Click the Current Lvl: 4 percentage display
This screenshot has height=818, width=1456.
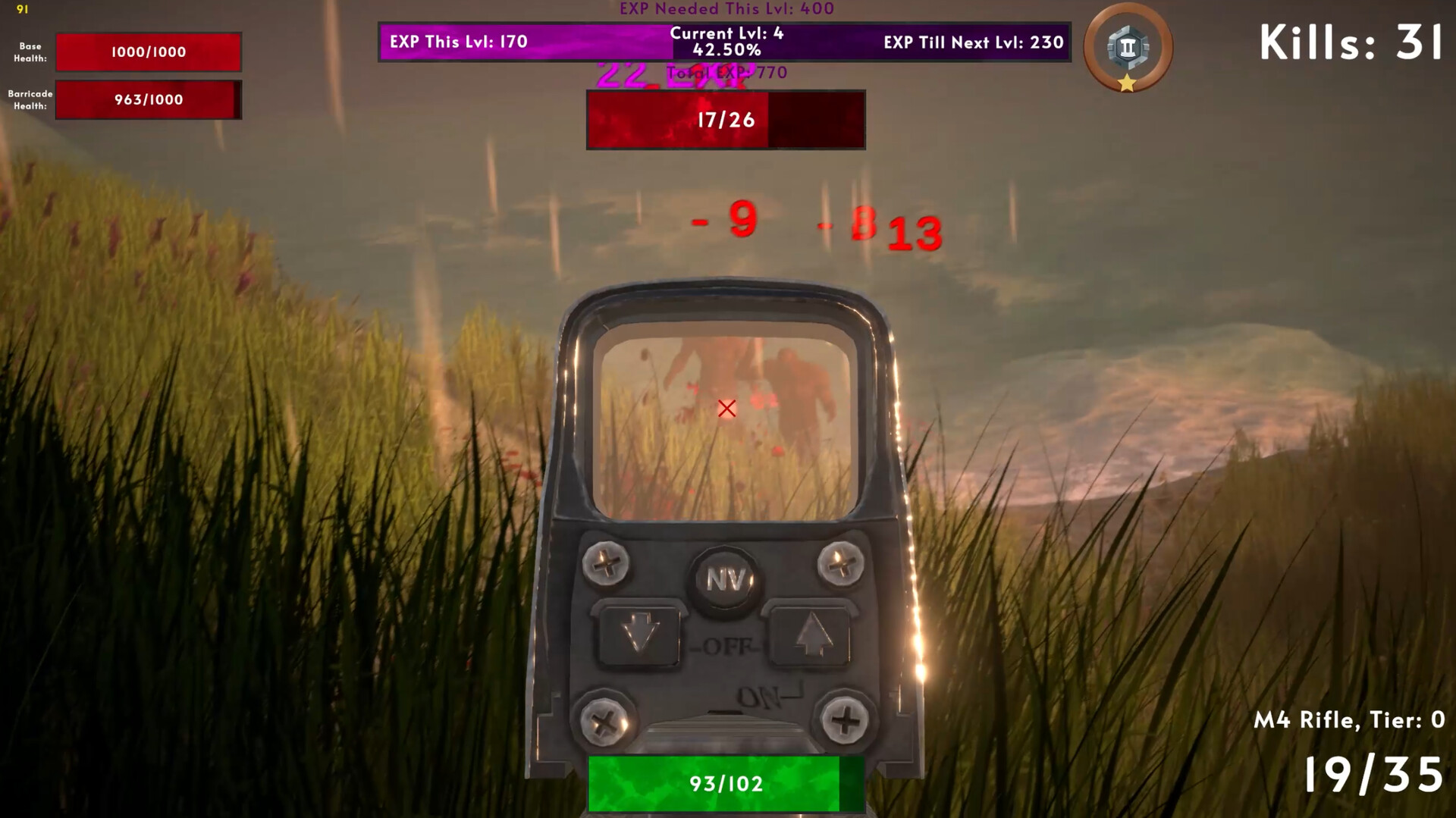(x=726, y=42)
